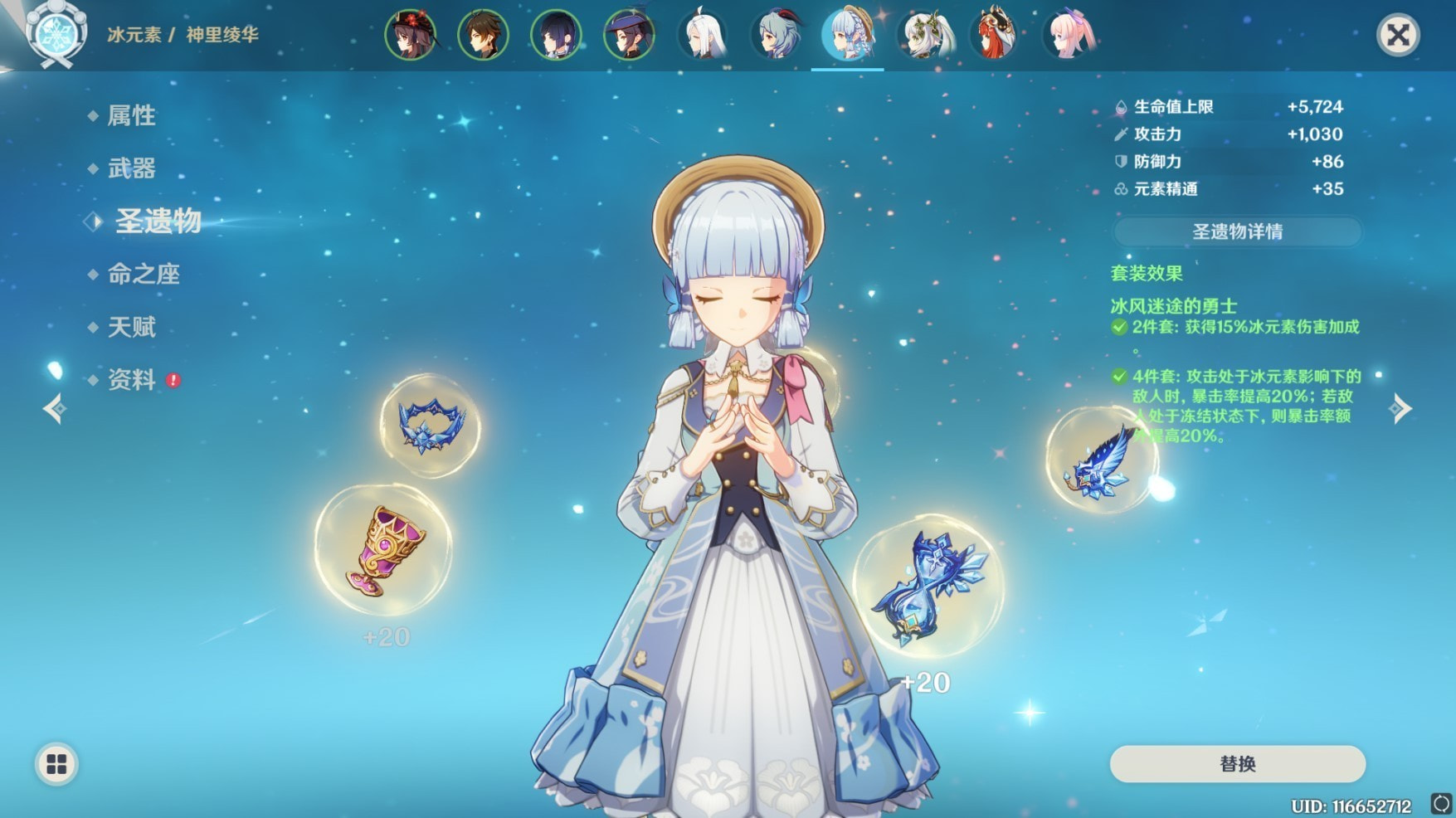The image size is (1456, 818).
Task: Show the 天赋 talents menu
Action: 131,327
